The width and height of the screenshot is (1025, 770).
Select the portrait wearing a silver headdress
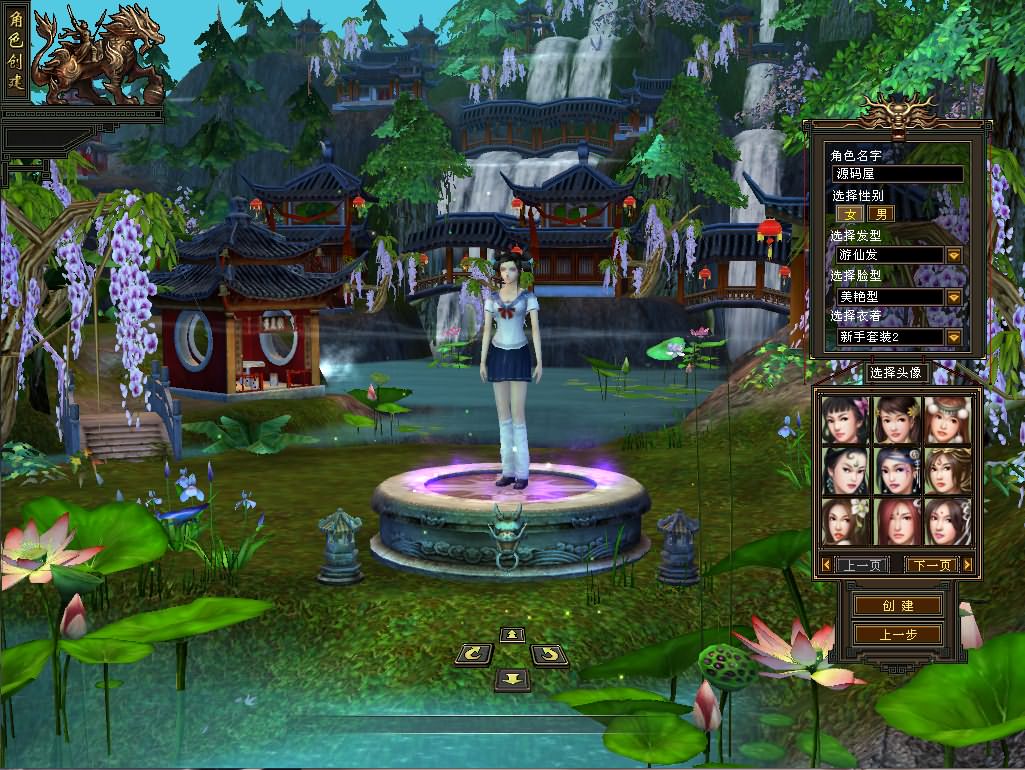(945, 420)
